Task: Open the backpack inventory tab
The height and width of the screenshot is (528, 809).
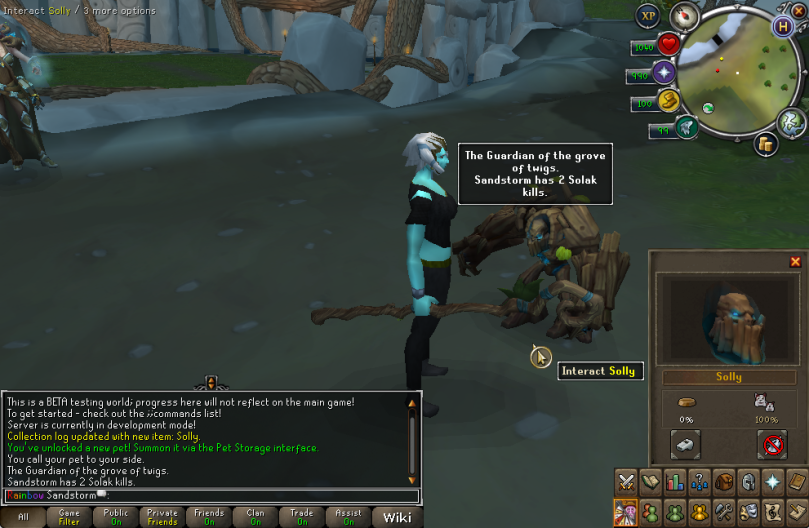Action: tap(723, 482)
